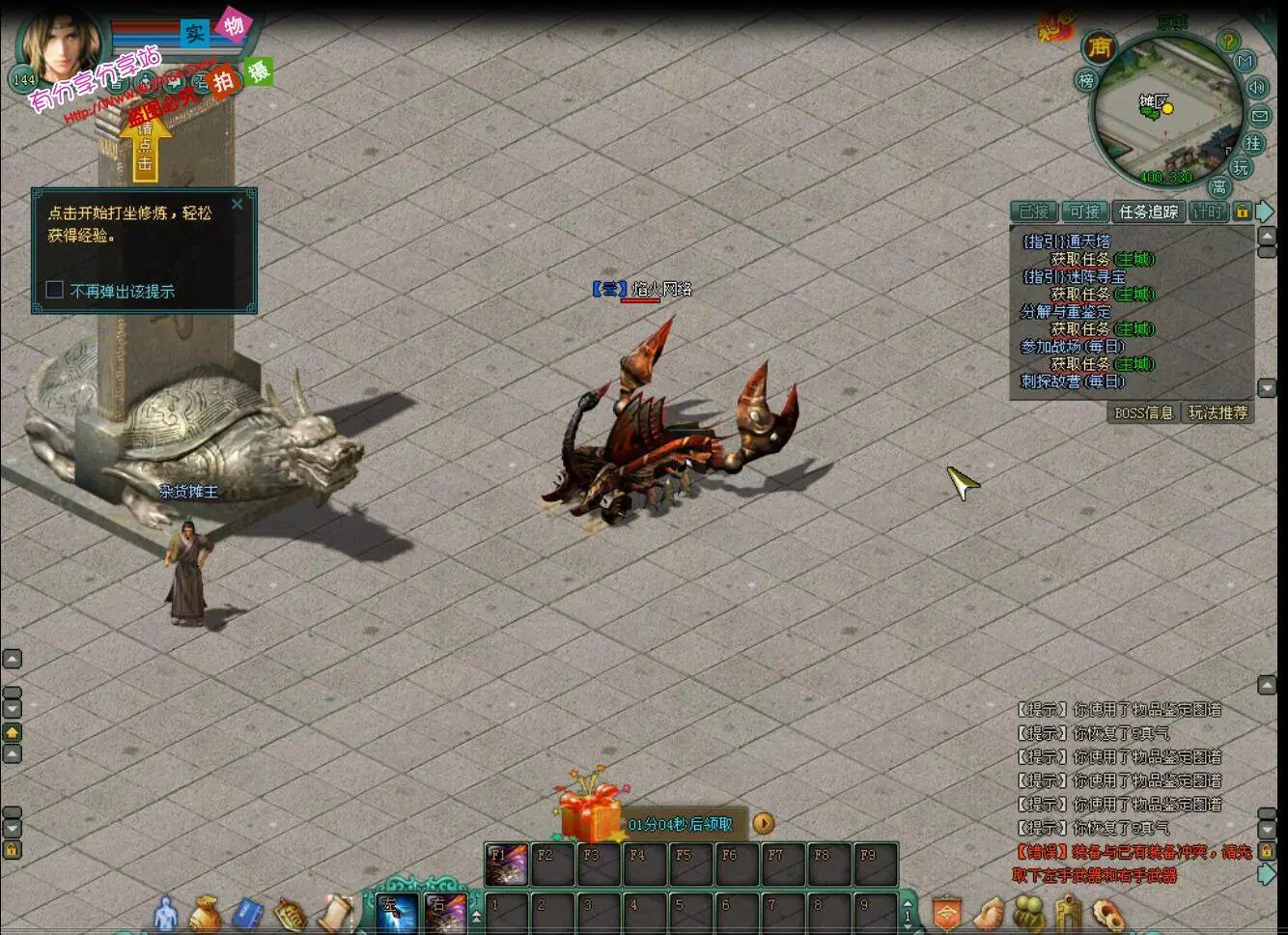Click the player portrait
The height and width of the screenshot is (935, 1288).
63,48
